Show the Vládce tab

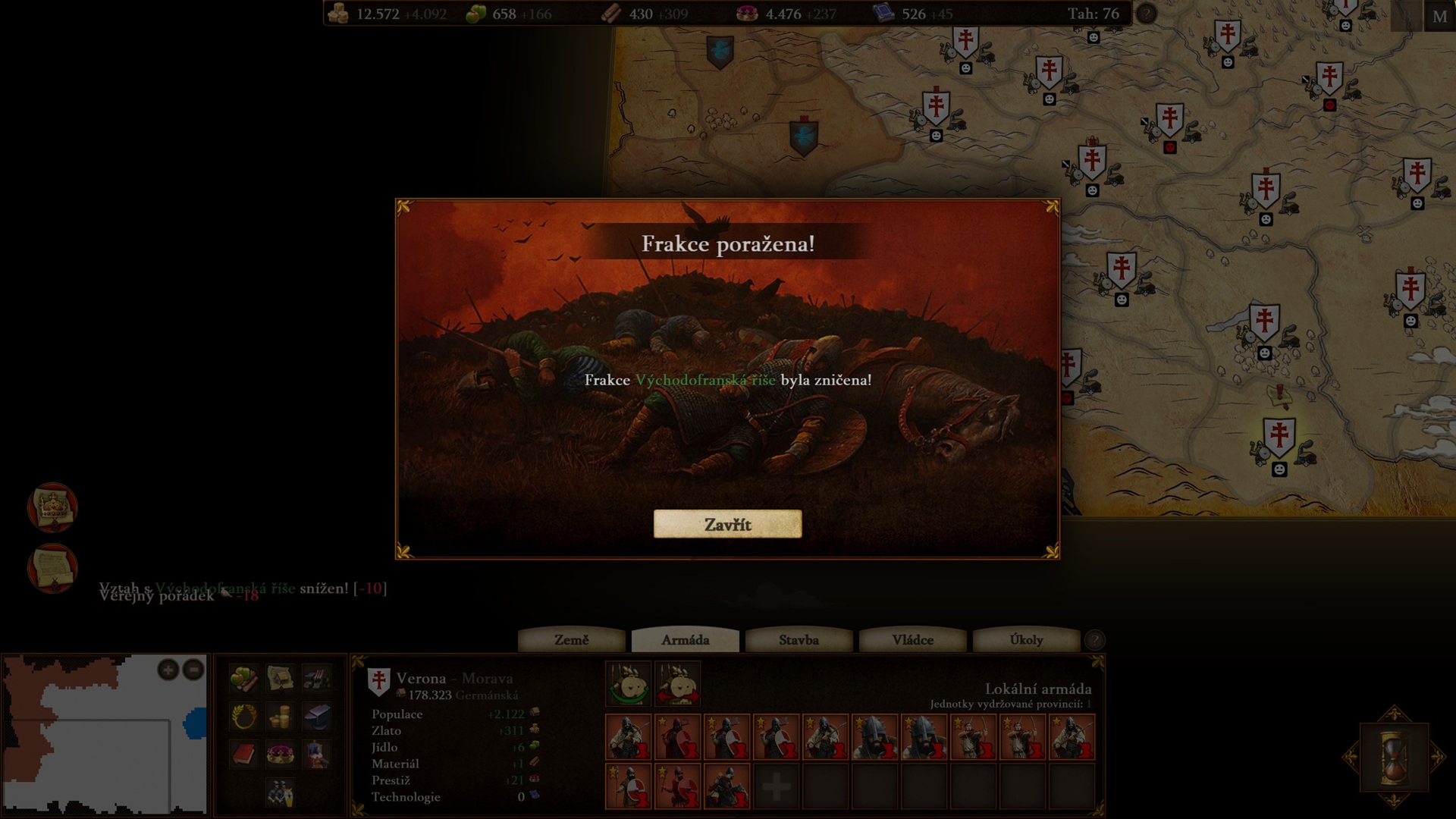pos(912,640)
